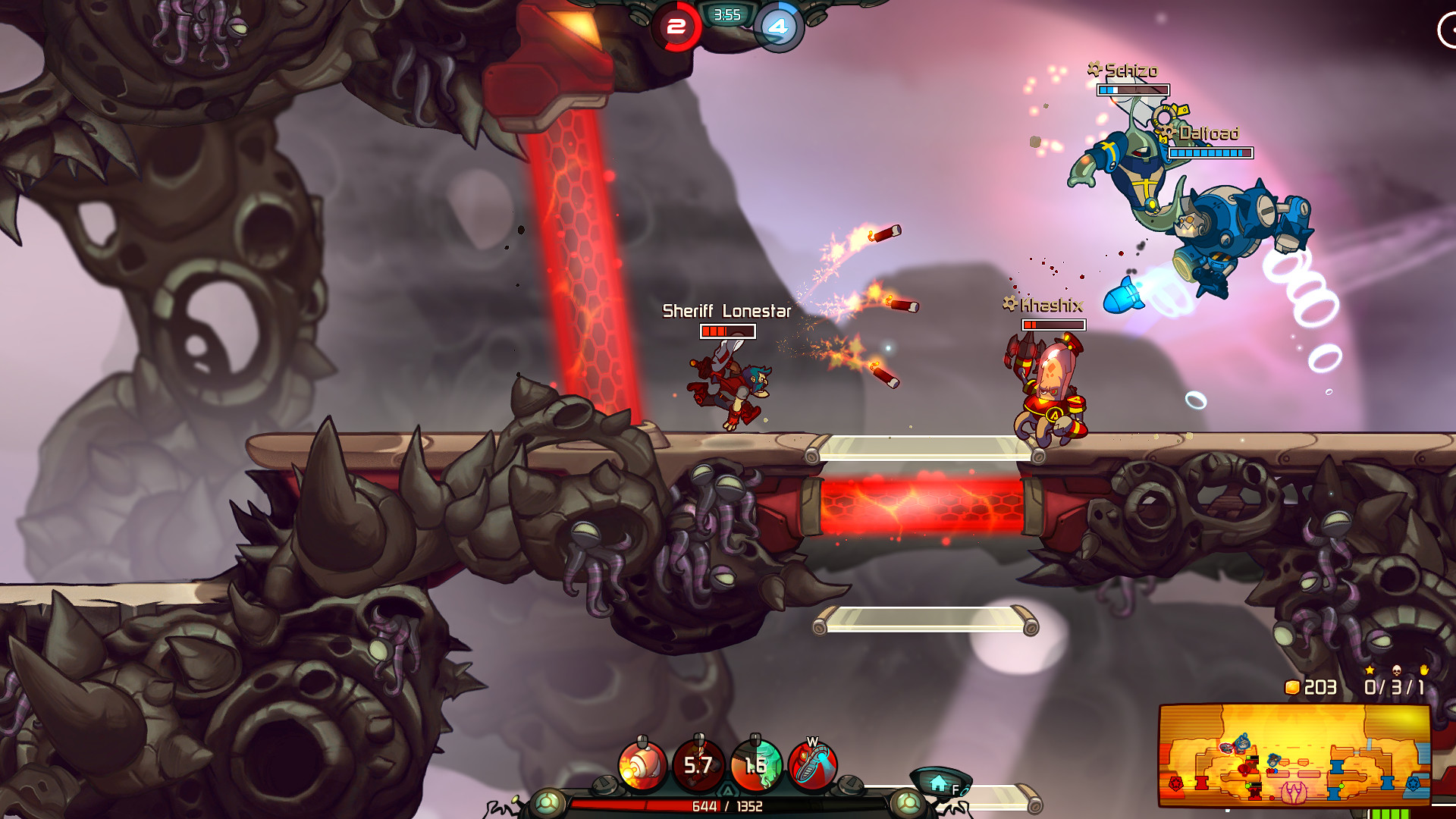Click the boss spawn icon on the minimap
The width and height of the screenshot is (1456, 819).
point(1294,792)
